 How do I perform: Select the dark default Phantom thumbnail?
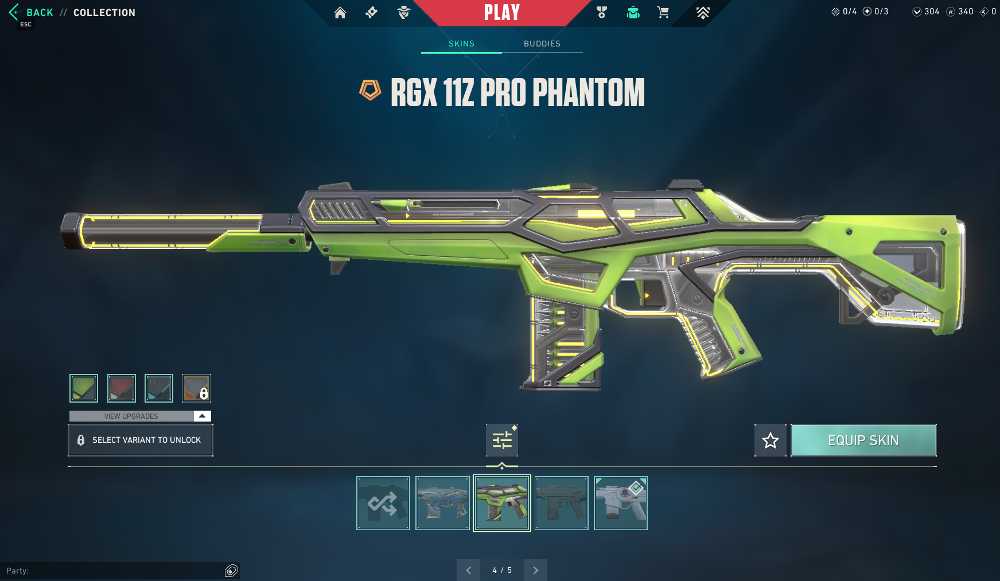point(561,502)
